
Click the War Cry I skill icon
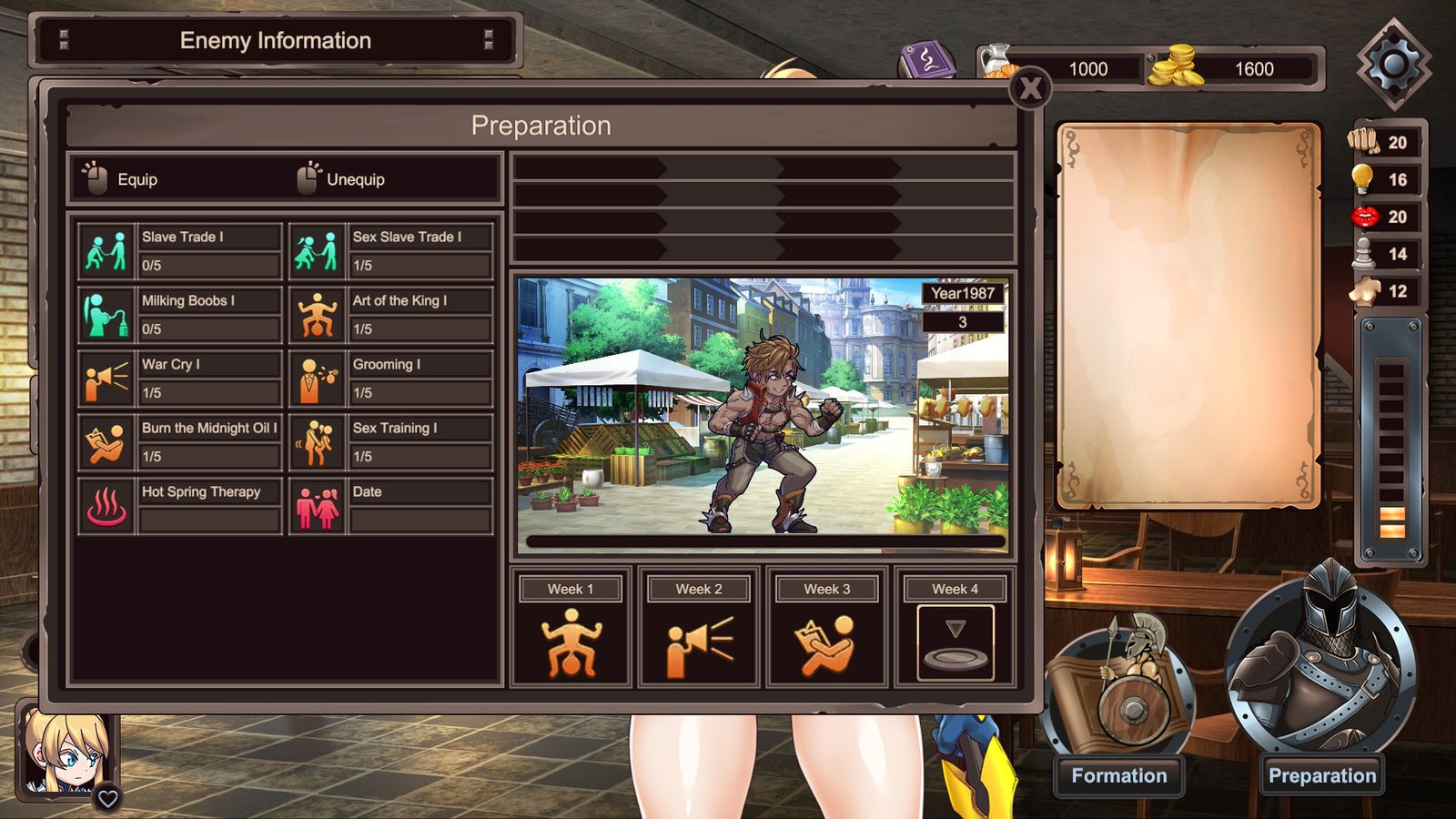pyautogui.click(x=106, y=378)
